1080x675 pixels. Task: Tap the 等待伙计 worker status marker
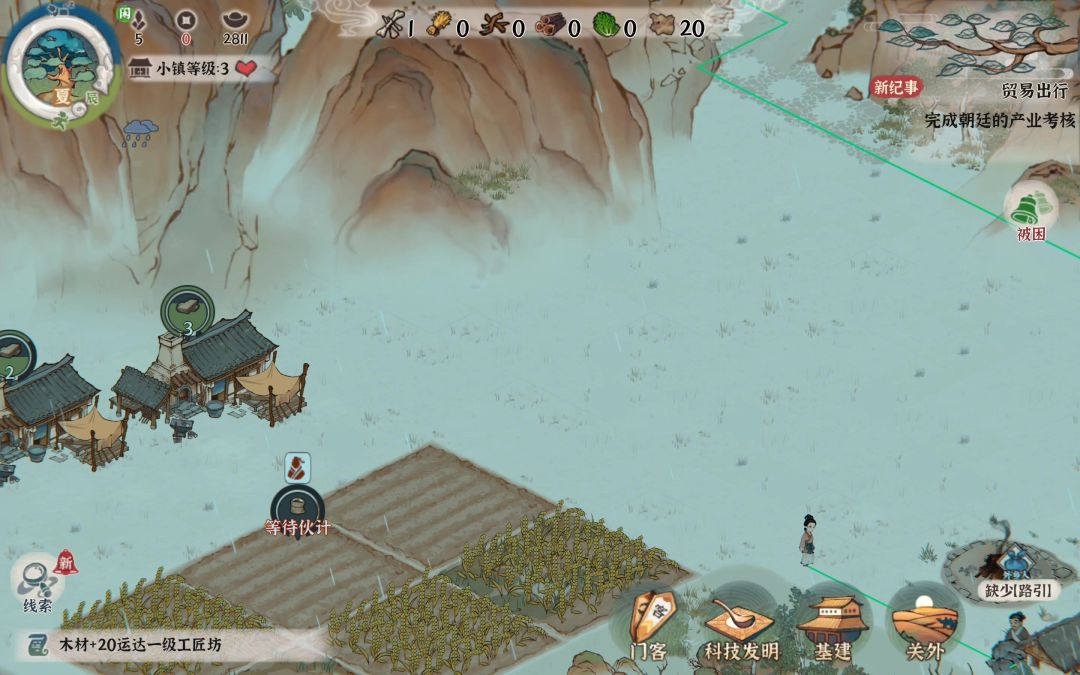[x=297, y=508]
